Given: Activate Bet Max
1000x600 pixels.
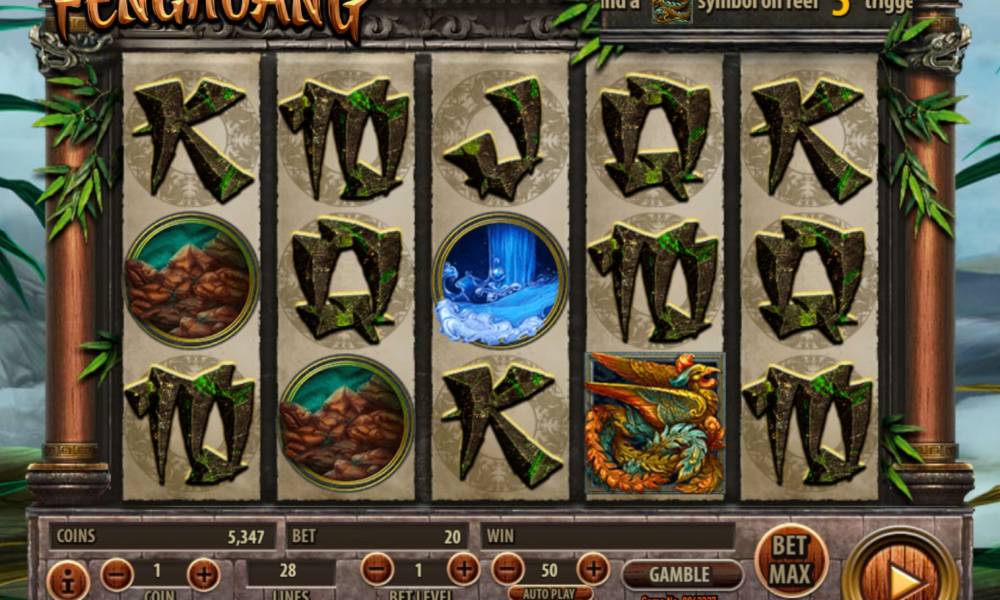Looking at the screenshot, I should pyautogui.click(x=791, y=560).
